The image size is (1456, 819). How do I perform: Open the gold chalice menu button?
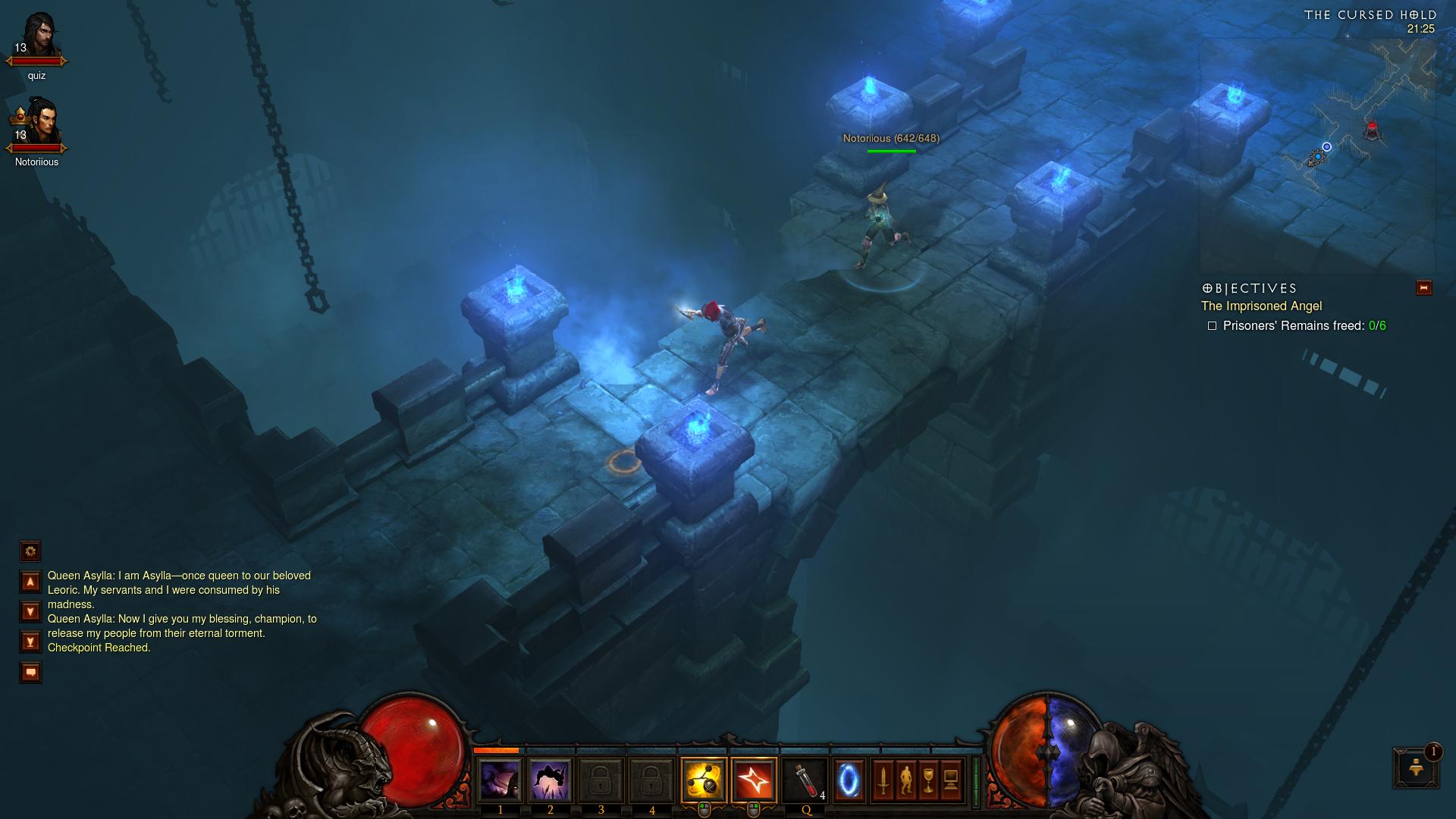pyautogui.click(x=929, y=780)
